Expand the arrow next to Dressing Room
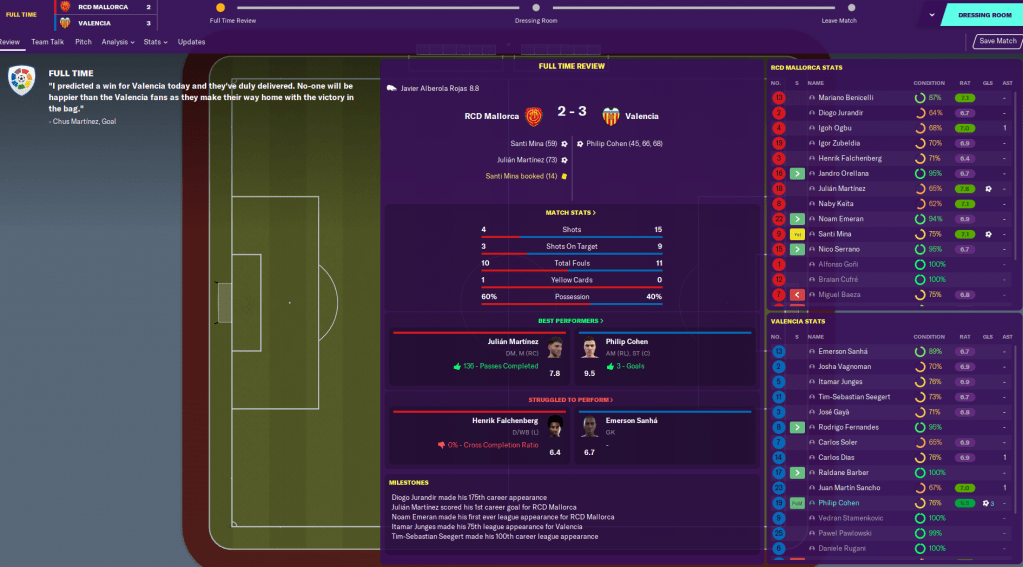1023x567 pixels. [x=931, y=15]
